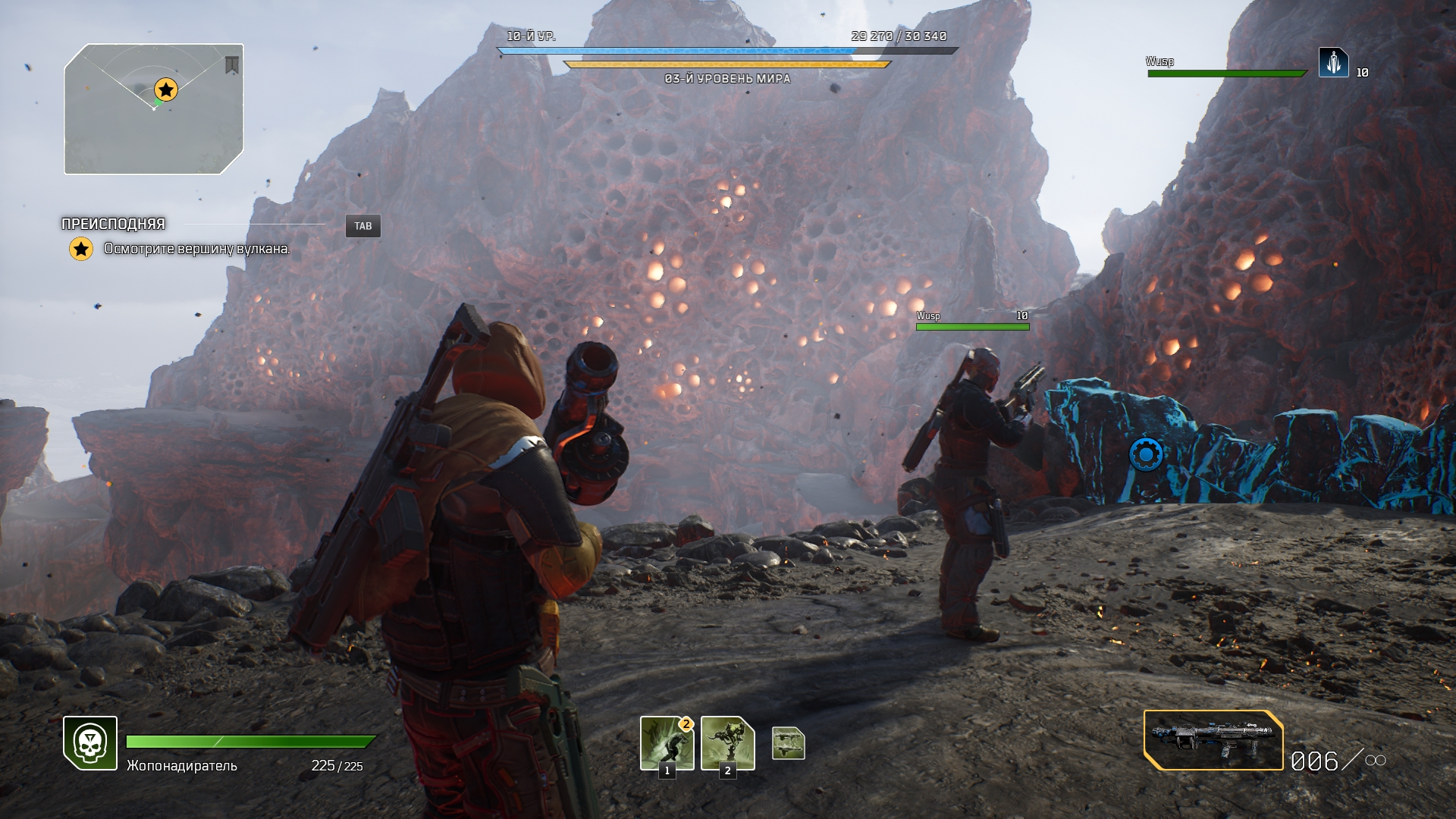Screen dimensions: 1456x819
Task: Activate the skill in slot 1
Action: (x=667, y=742)
